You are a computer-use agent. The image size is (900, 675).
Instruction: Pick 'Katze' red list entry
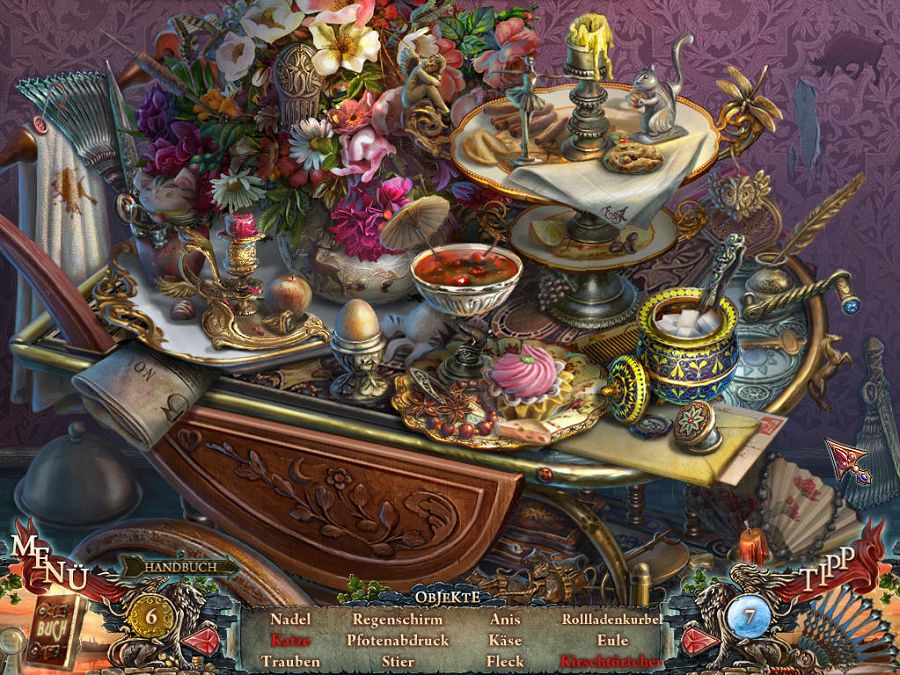click(291, 640)
